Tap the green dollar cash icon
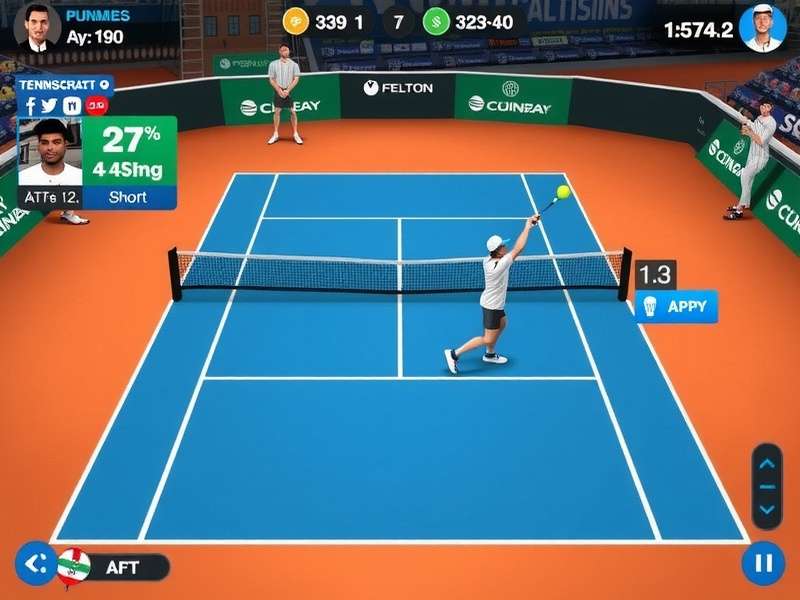Screen dimensions: 800x600 pos(436,21)
